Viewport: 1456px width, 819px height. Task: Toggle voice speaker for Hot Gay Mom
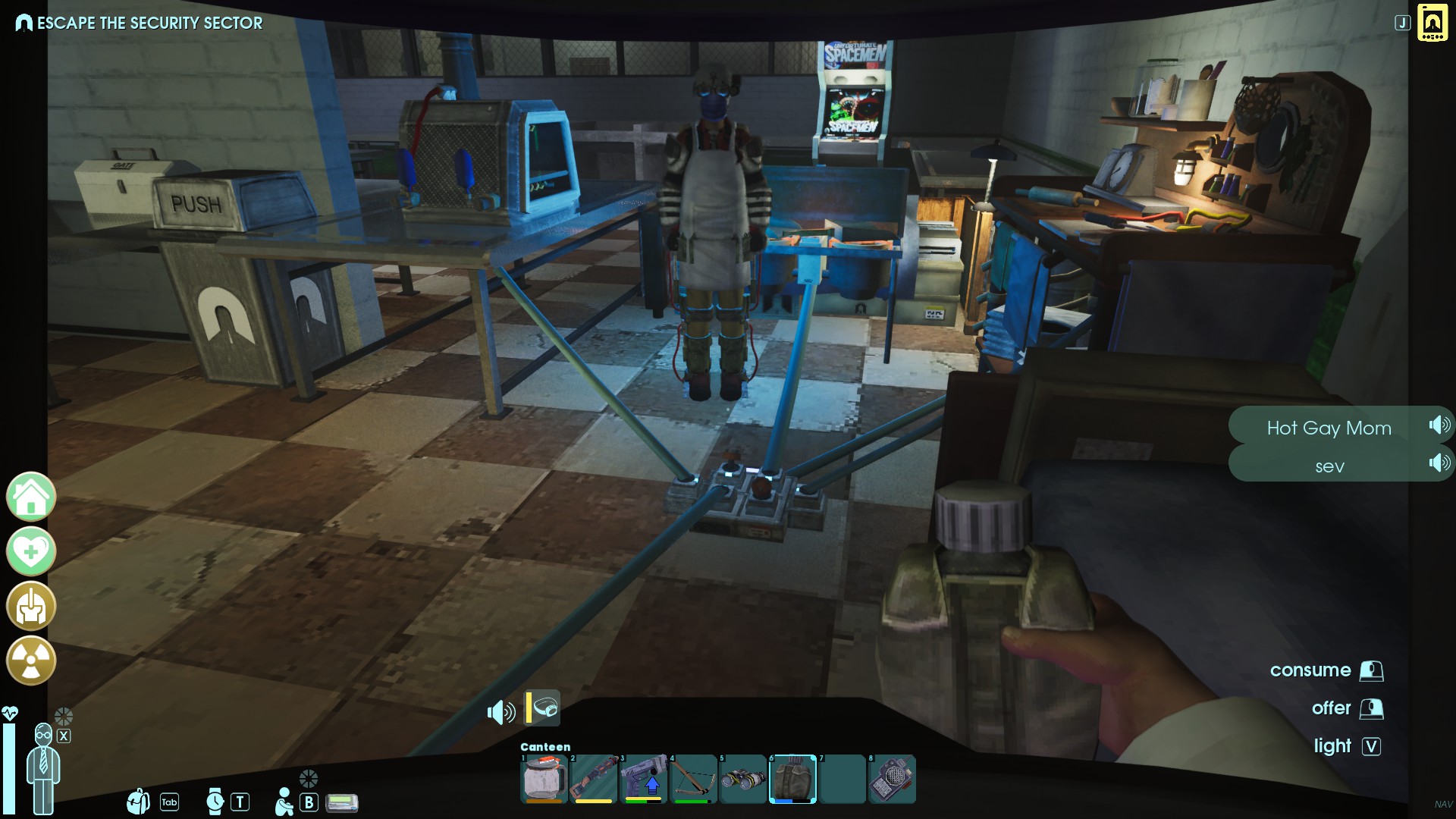[1439, 425]
